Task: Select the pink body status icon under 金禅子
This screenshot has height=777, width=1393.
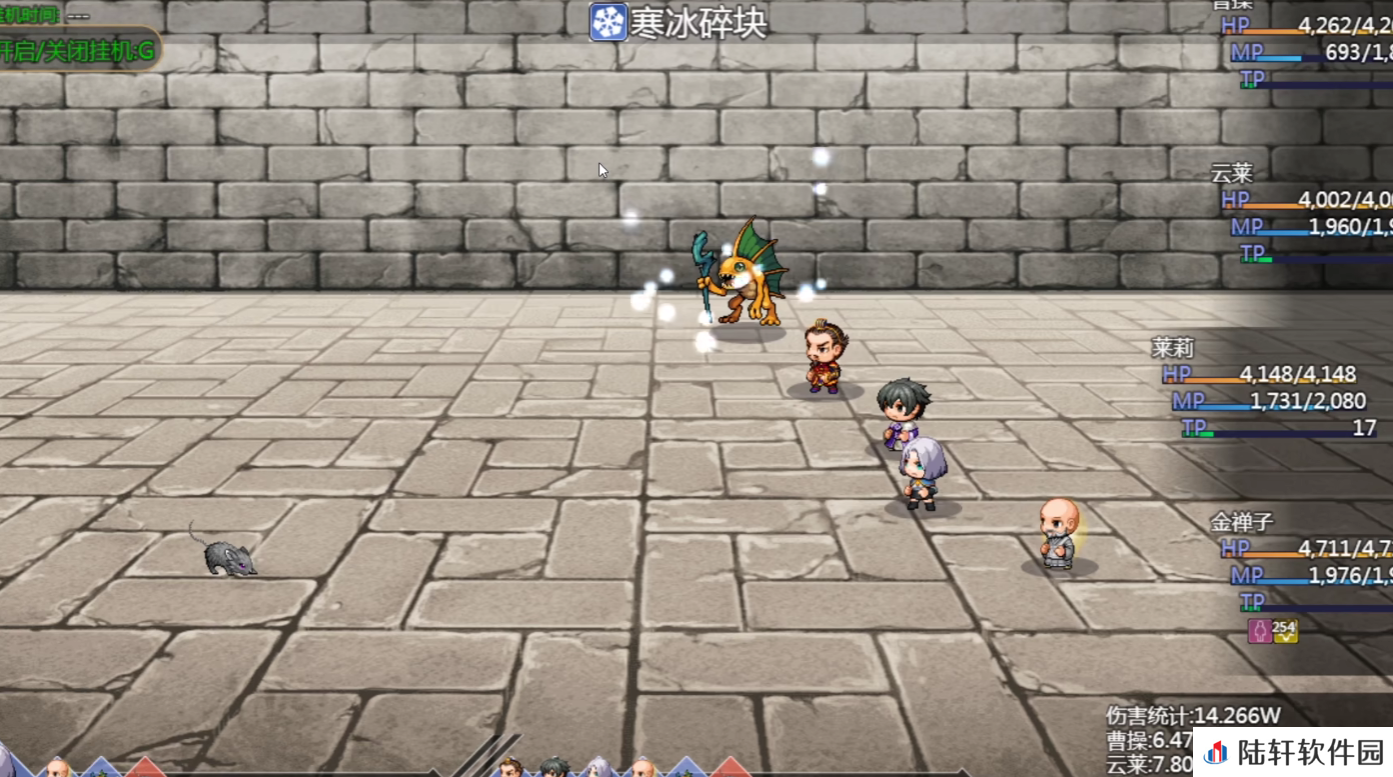Action: pyautogui.click(x=1259, y=630)
